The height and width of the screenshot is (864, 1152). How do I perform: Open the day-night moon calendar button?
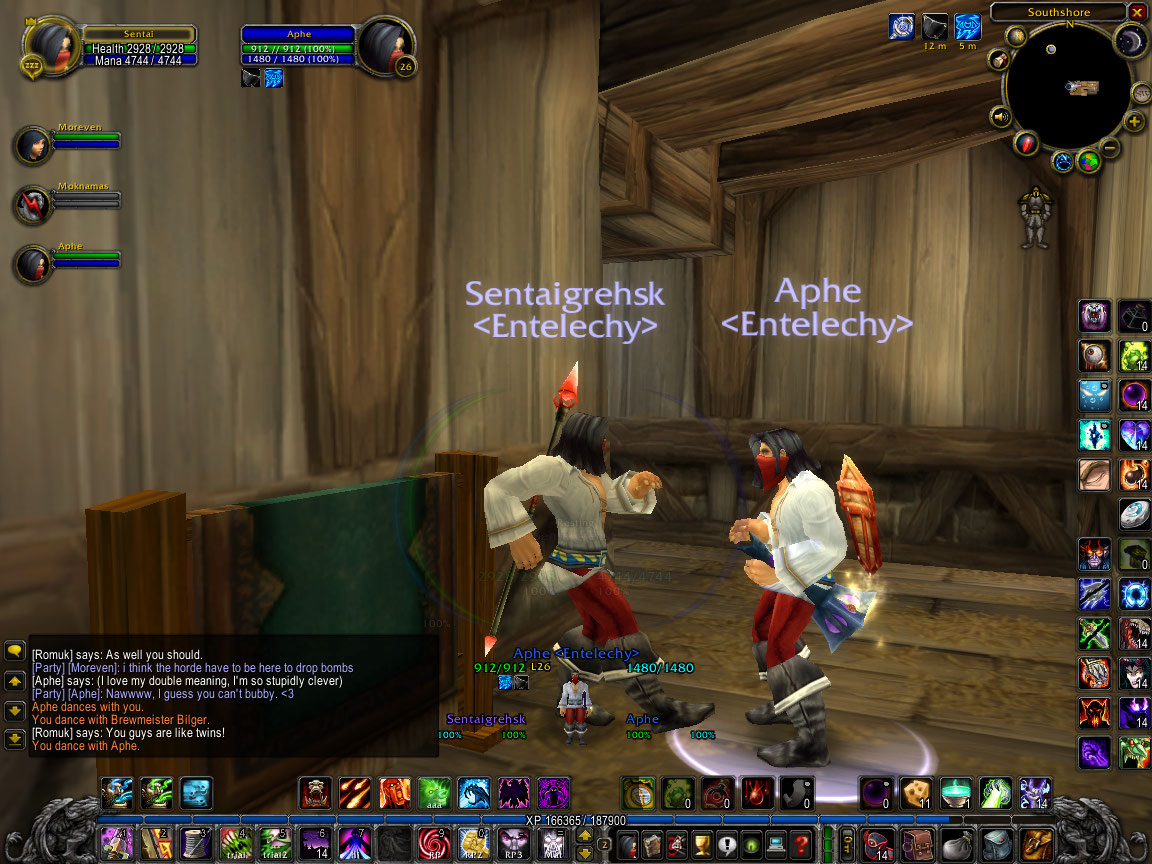(x=1130, y=40)
